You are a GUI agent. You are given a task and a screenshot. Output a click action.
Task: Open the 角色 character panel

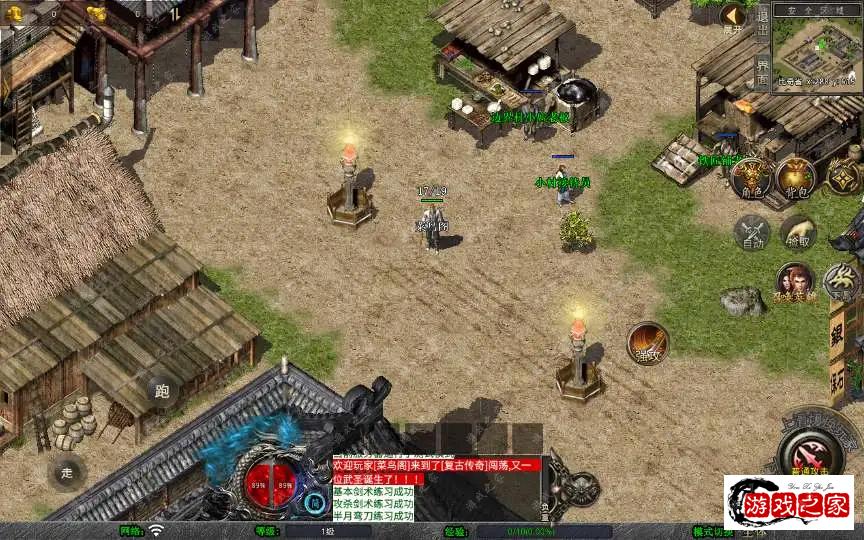tap(750, 178)
